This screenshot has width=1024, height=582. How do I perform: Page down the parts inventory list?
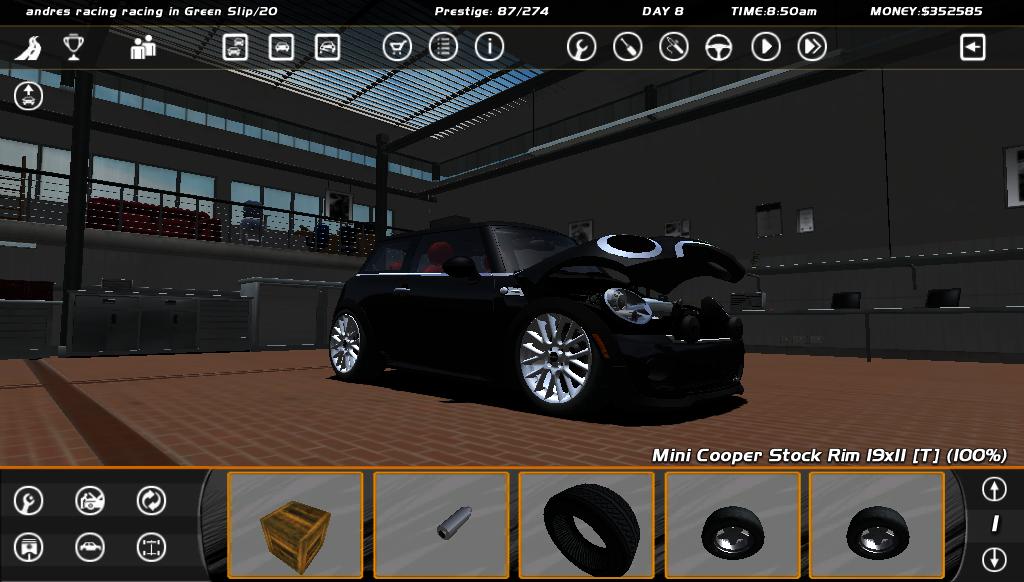pyautogui.click(x=994, y=559)
